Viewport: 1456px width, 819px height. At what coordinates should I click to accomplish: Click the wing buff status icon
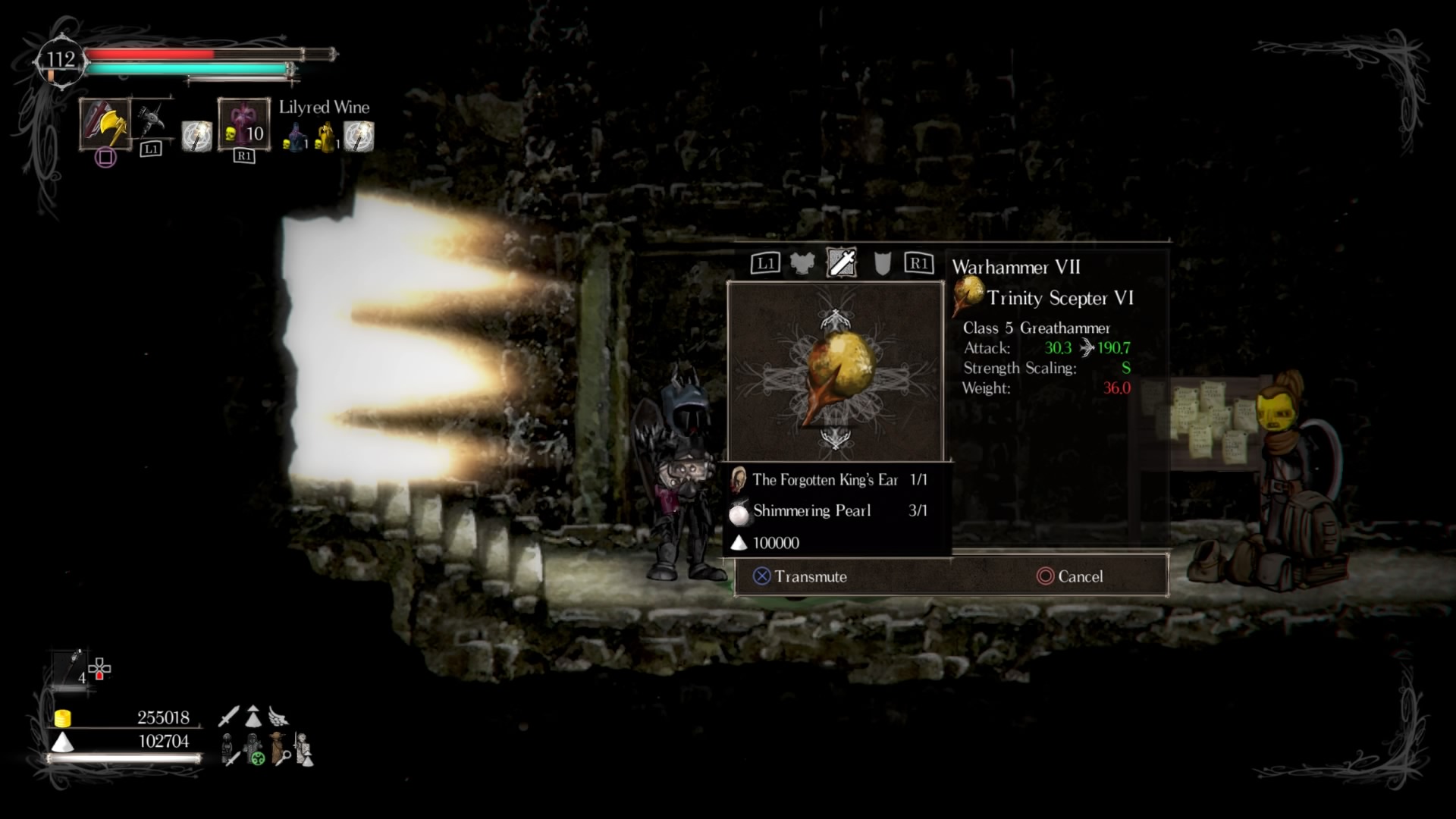pyautogui.click(x=278, y=717)
